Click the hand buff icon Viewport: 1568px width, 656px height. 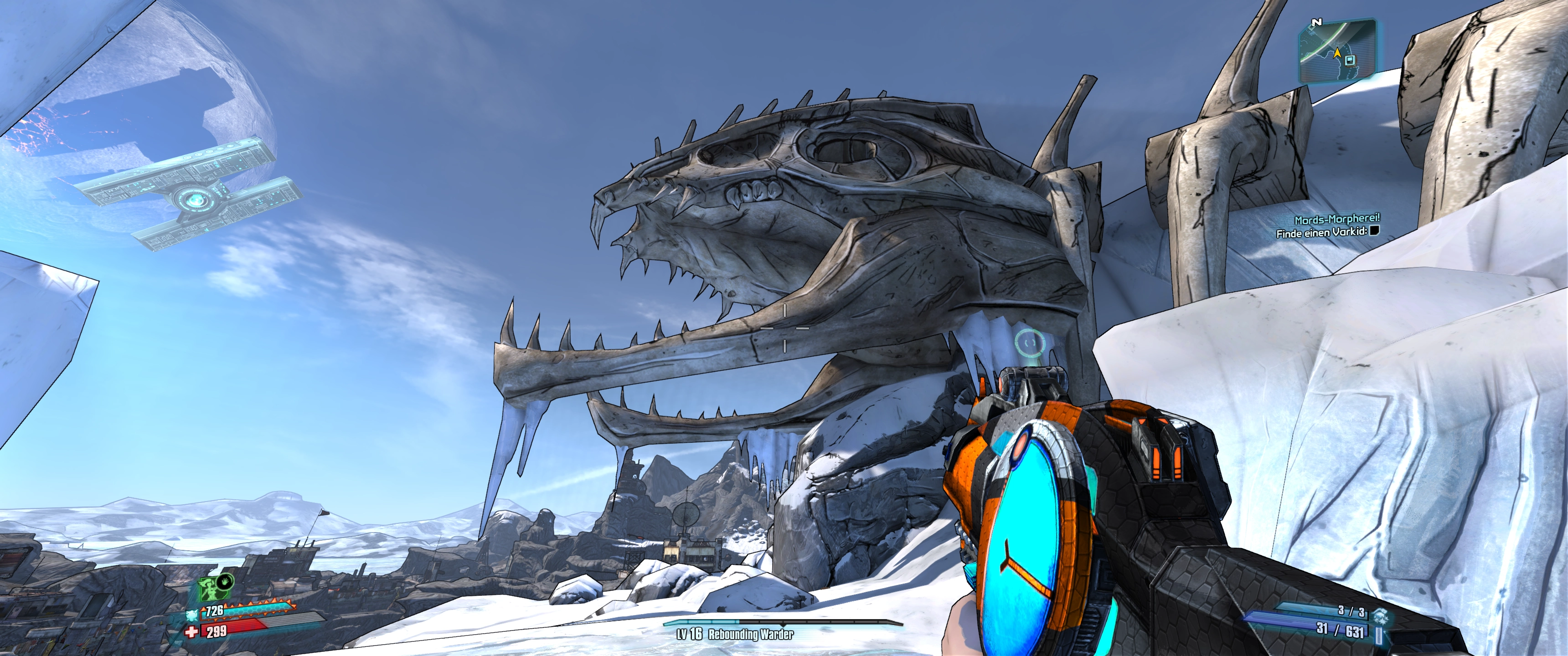point(226,580)
